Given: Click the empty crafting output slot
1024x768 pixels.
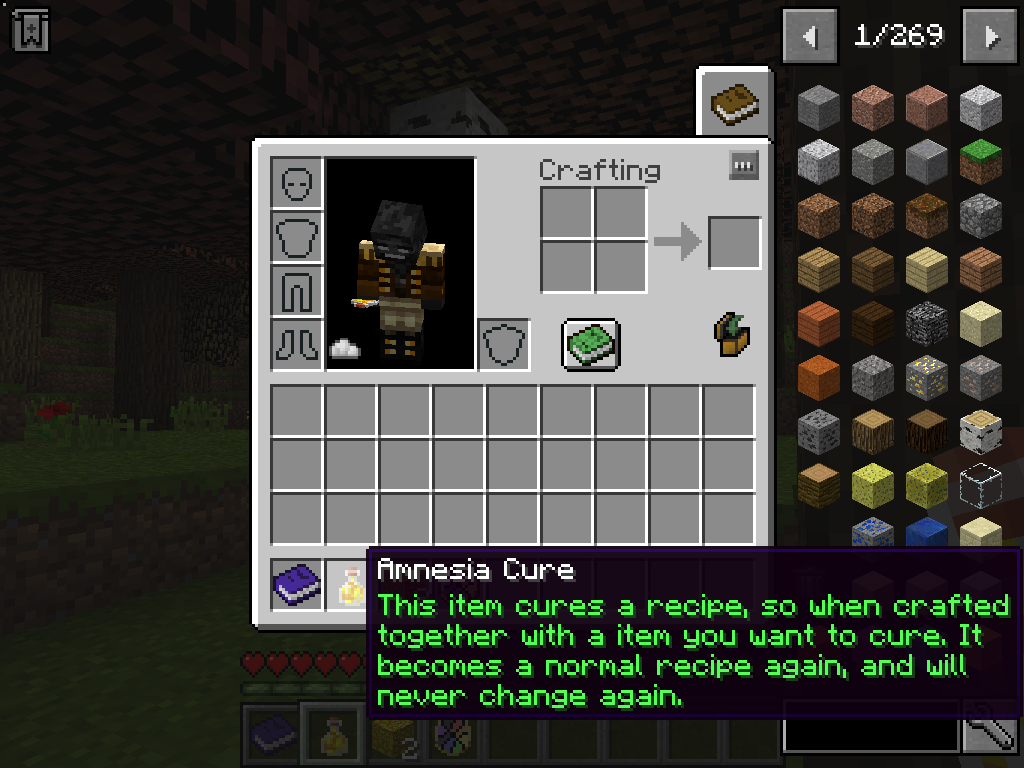Looking at the screenshot, I should point(735,243).
